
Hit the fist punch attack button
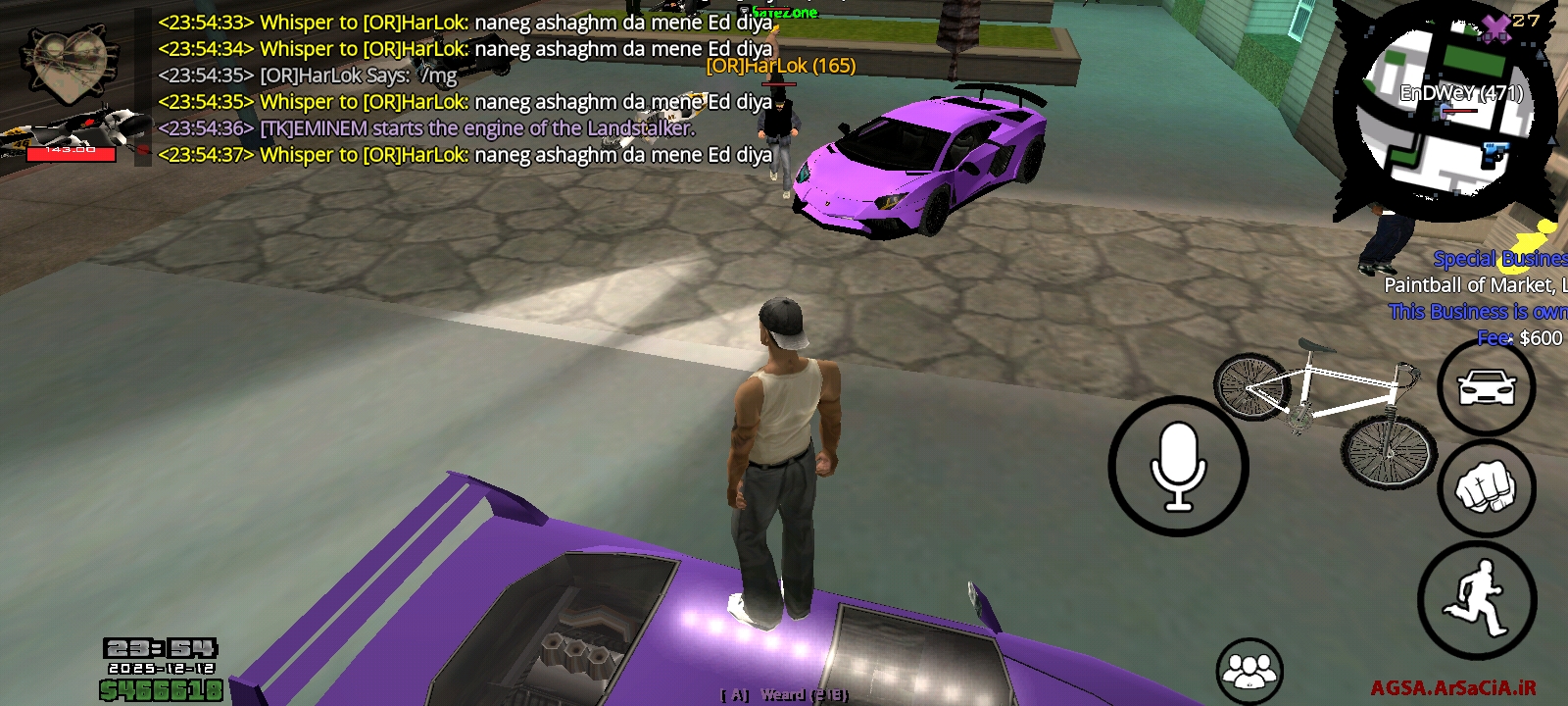coord(1486,487)
